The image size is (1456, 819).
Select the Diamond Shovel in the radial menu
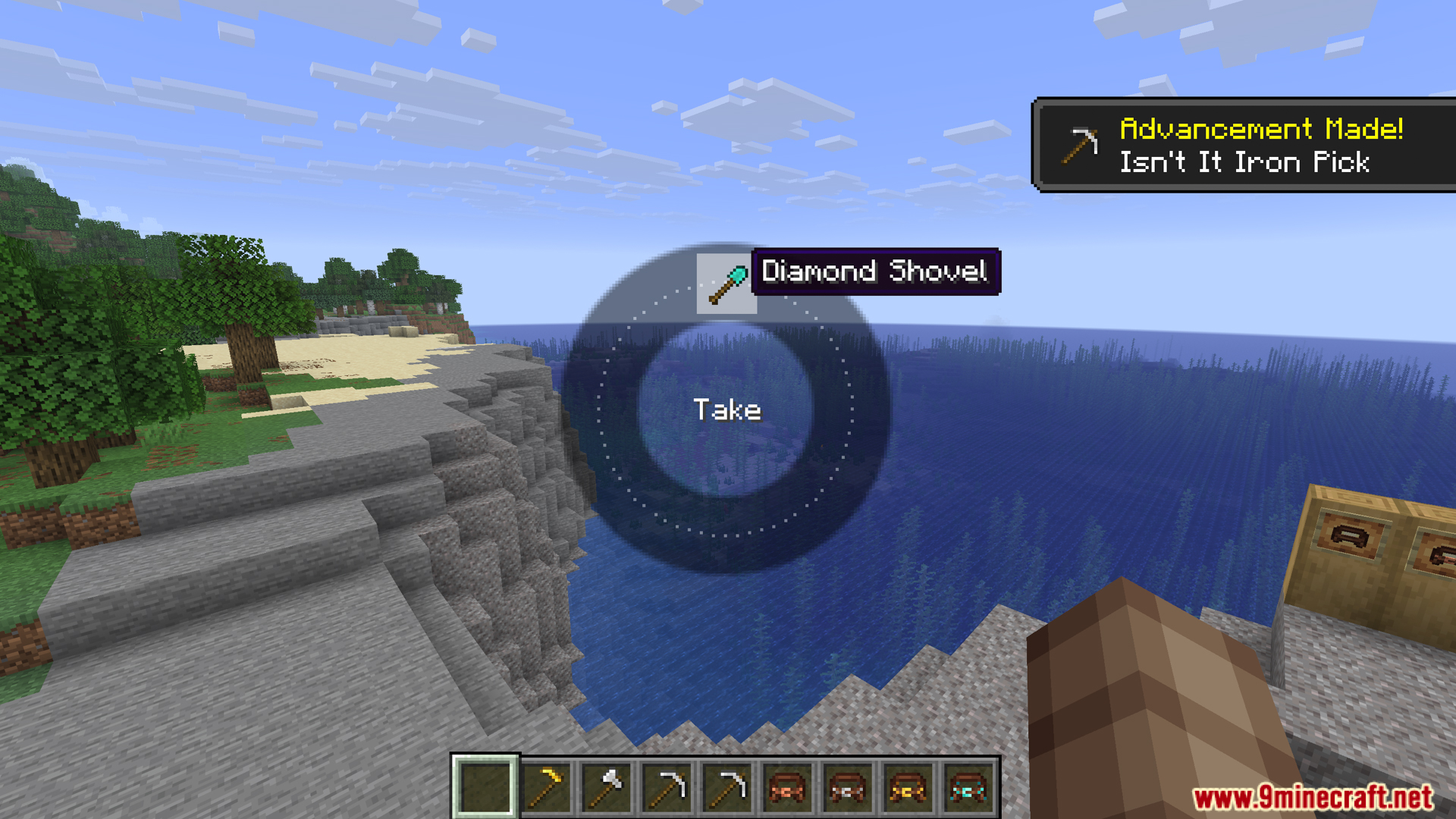[726, 283]
